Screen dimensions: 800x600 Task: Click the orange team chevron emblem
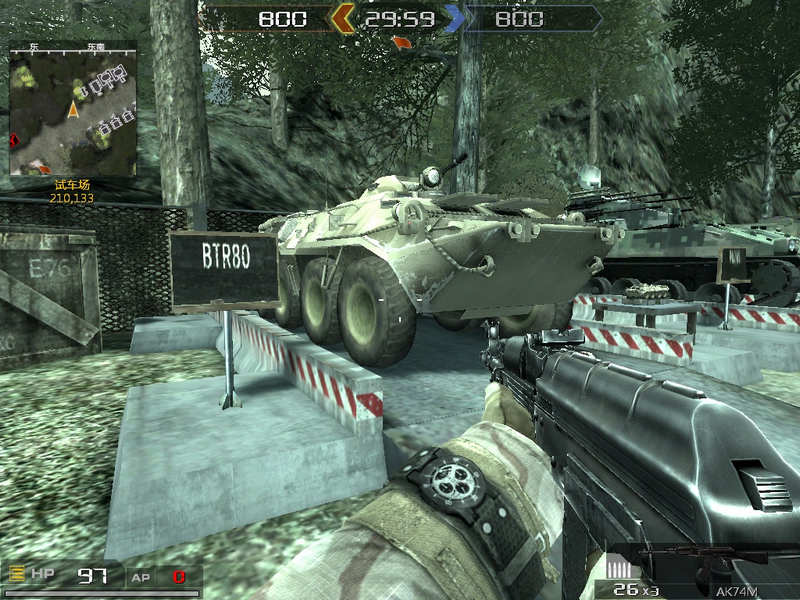[343, 17]
